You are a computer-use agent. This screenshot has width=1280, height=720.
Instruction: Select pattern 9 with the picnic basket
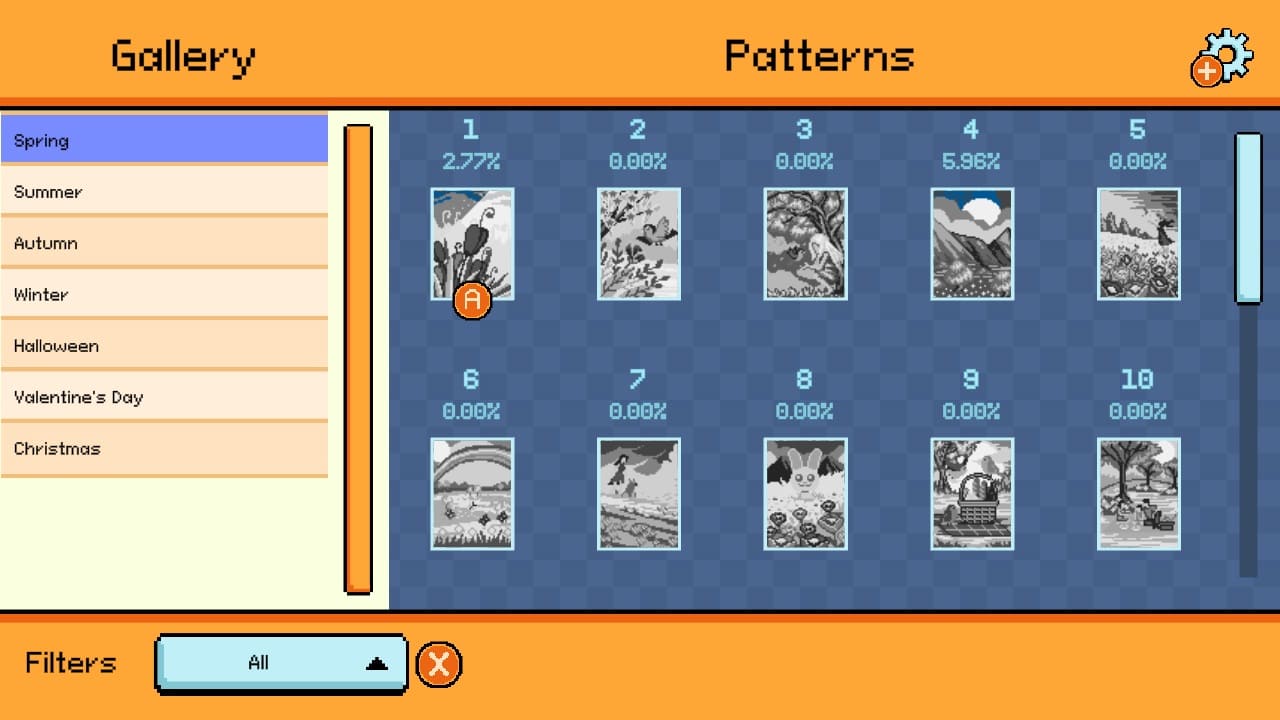[x=971, y=493]
